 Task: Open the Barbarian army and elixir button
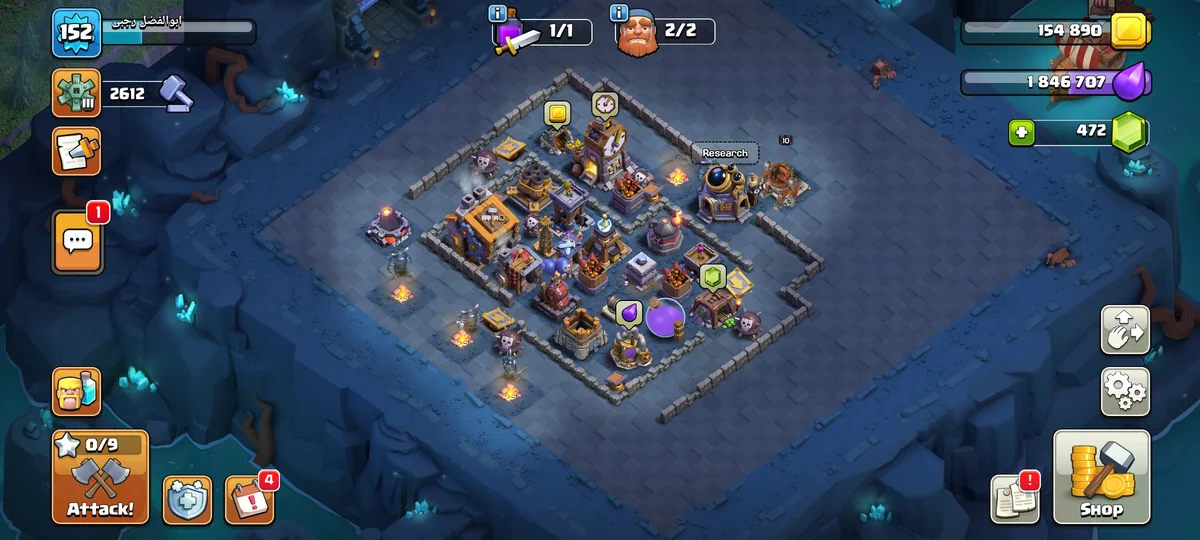pos(77,391)
